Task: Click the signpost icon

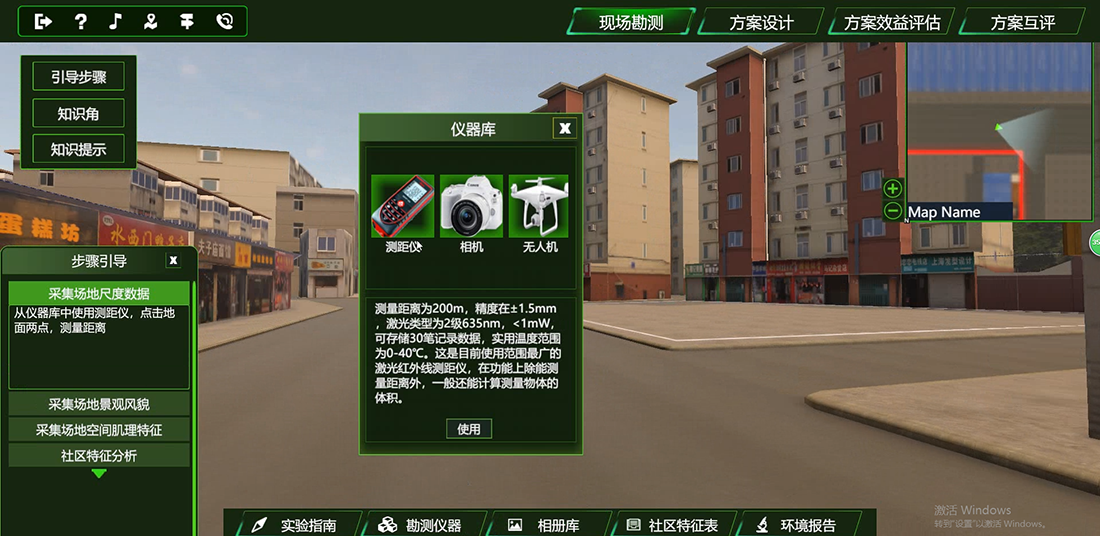Action: [x=187, y=21]
